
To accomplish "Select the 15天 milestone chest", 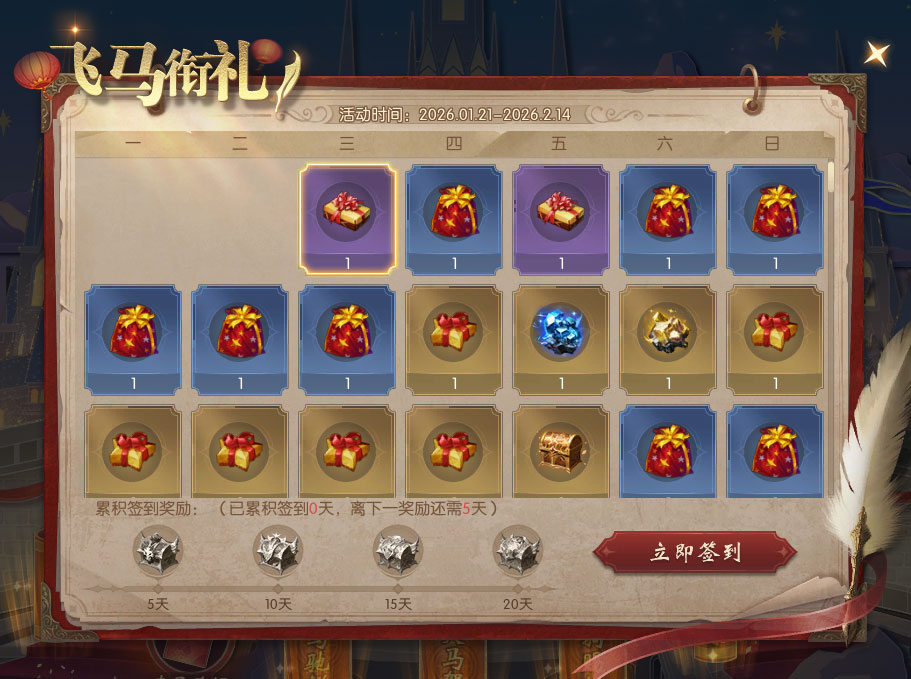I will (x=397, y=551).
